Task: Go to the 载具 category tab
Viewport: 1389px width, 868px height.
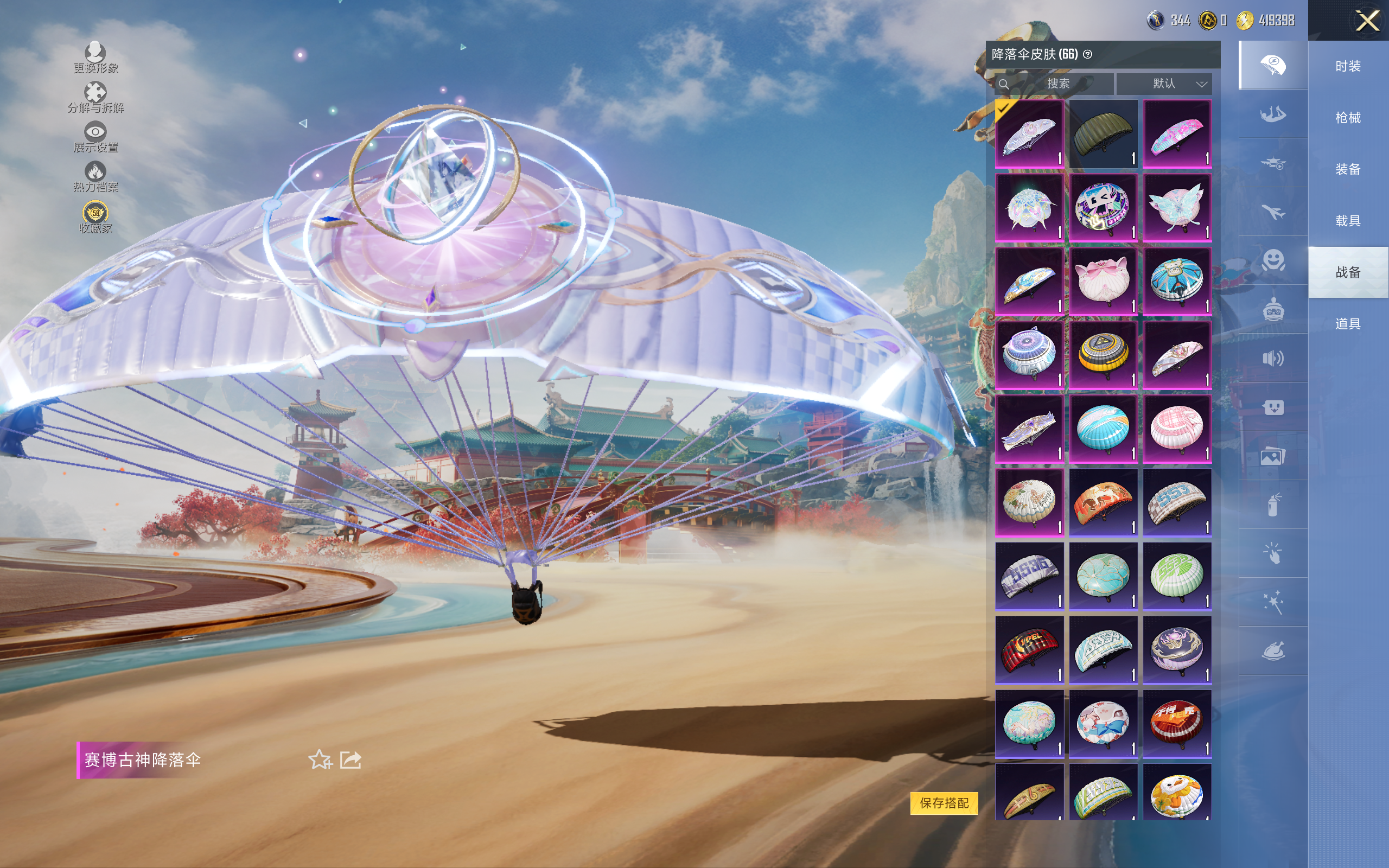Action: click(1348, 220)
